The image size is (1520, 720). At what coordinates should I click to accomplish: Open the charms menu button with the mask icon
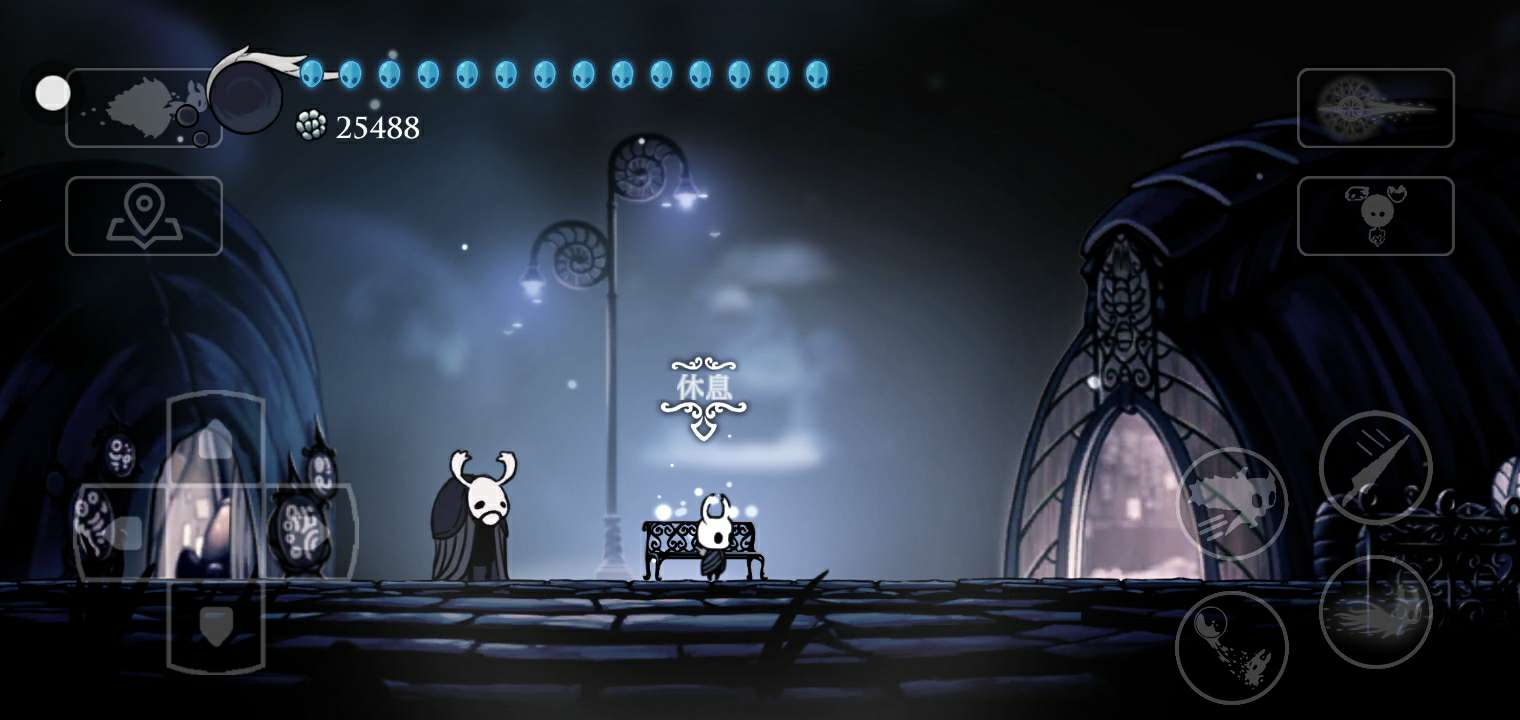(x=1375, y=216)
